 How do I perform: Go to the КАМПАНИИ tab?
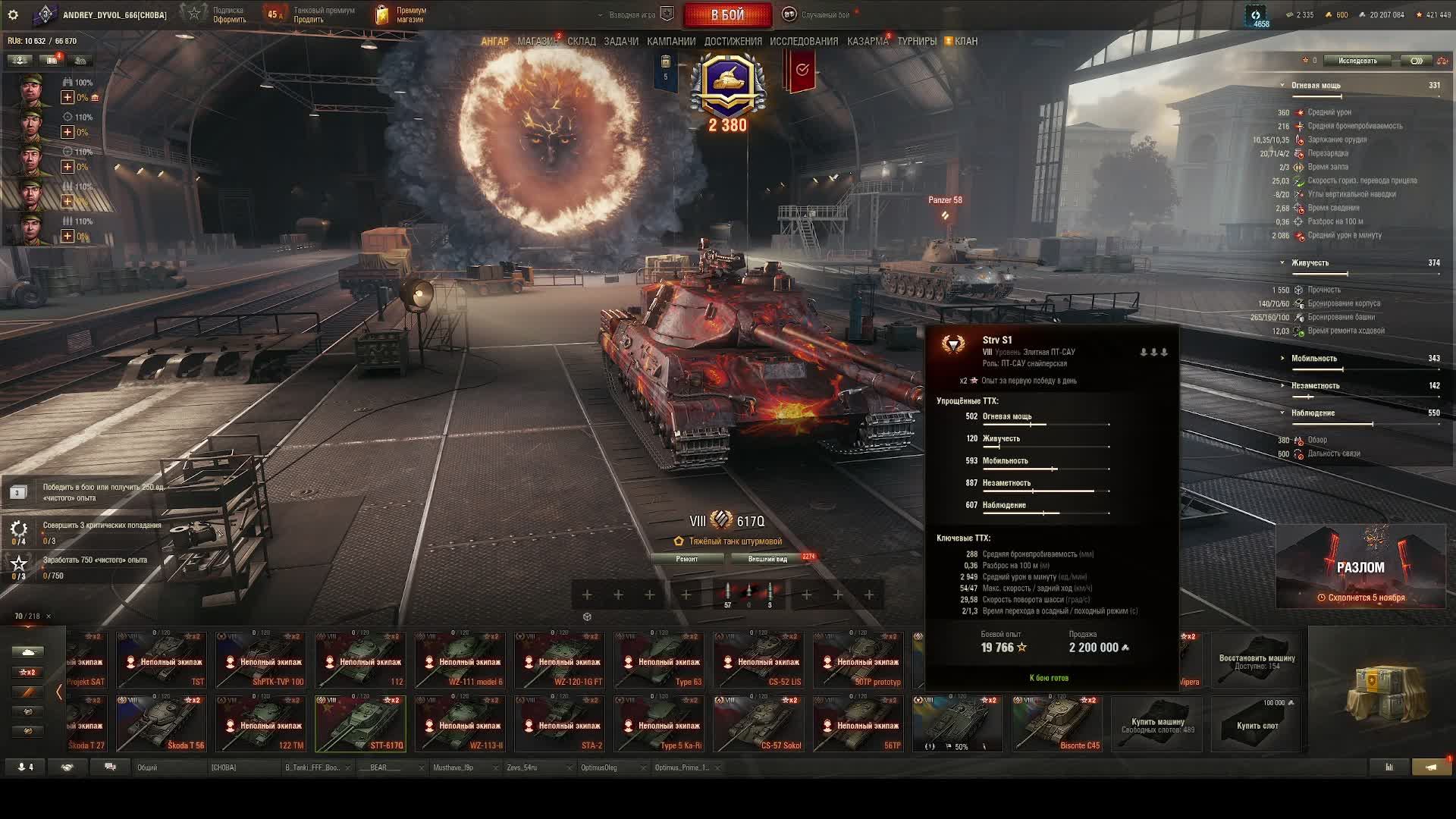tap(671, 42)
